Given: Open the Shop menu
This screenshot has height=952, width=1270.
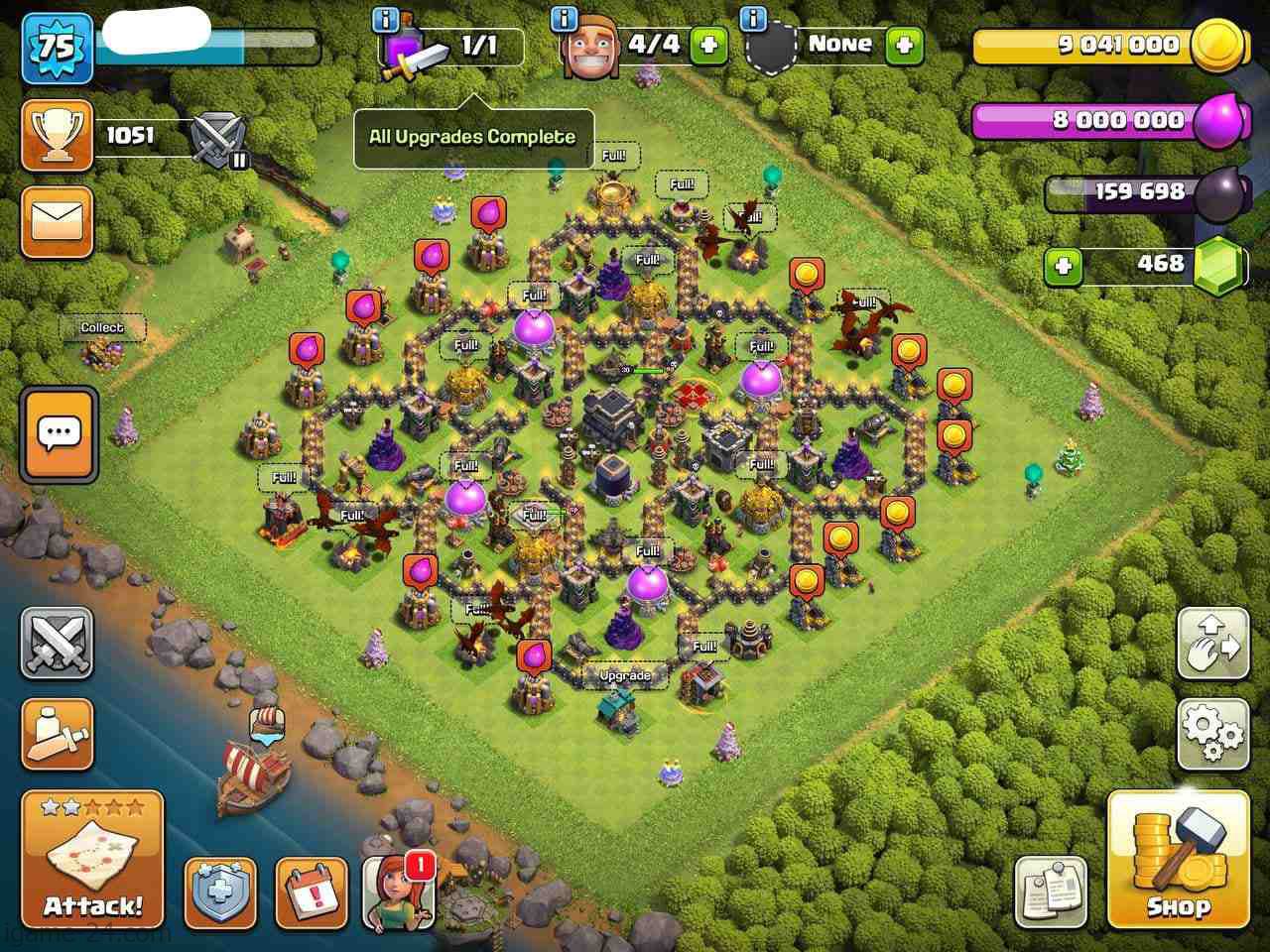Looking at the screenshot, I should pos(1178,859).
